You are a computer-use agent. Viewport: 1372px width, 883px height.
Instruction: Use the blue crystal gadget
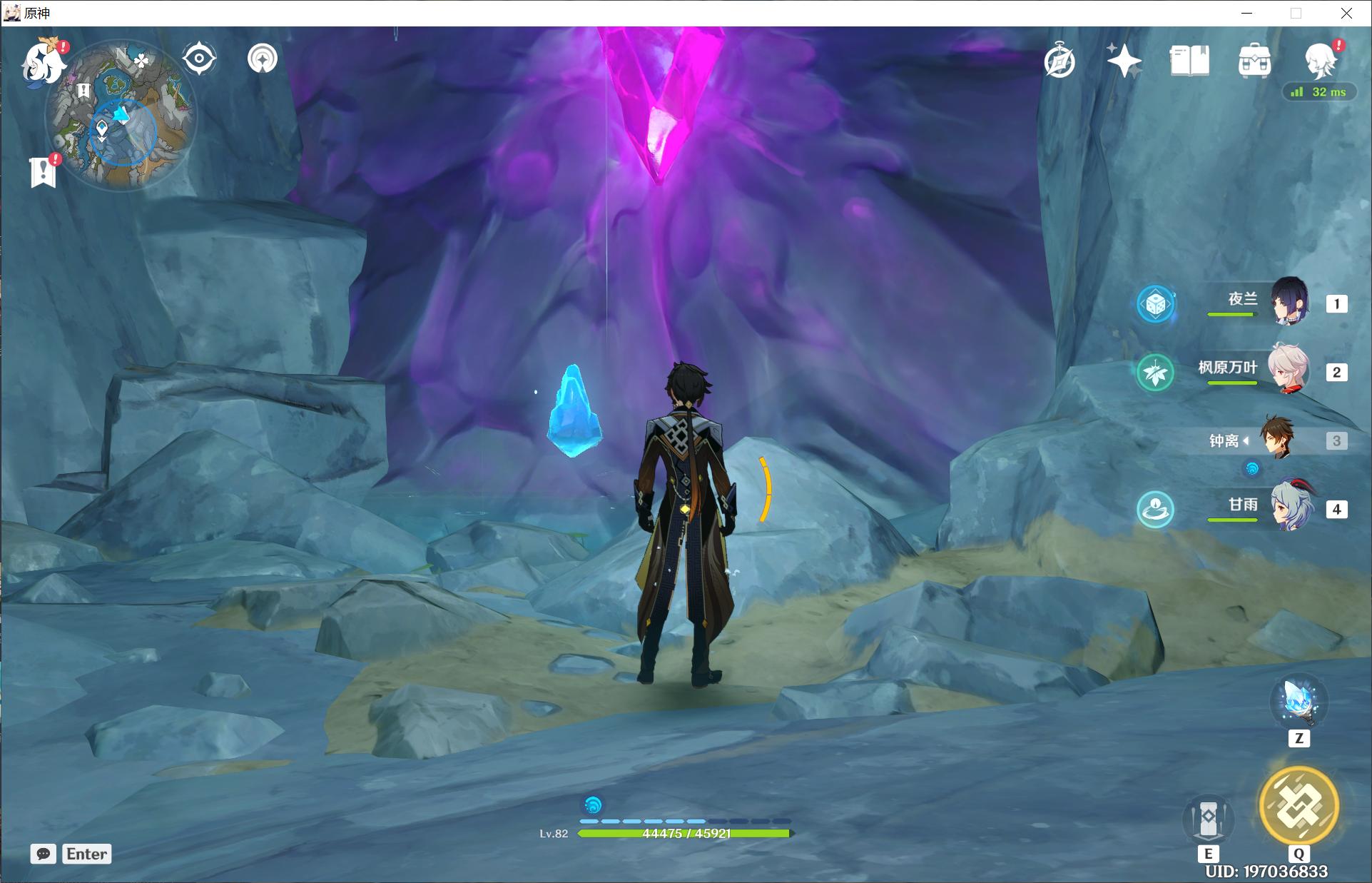[1299, 702]
